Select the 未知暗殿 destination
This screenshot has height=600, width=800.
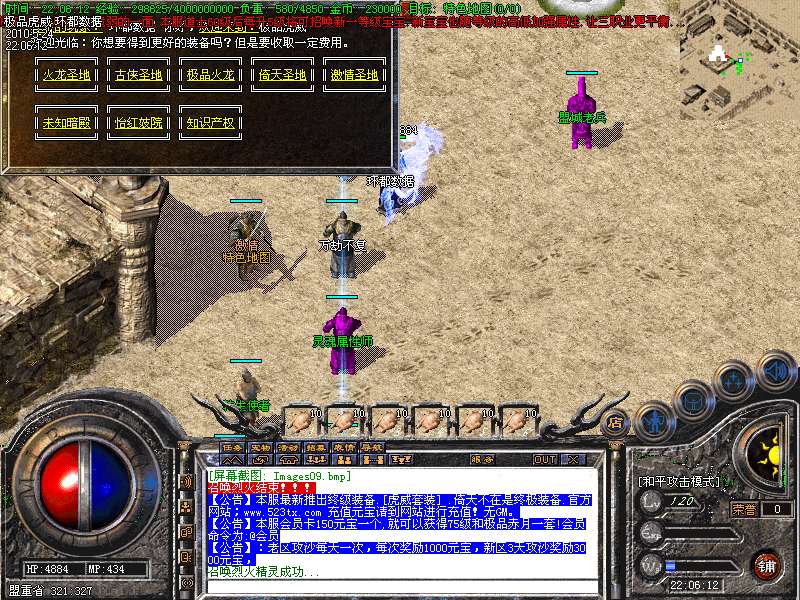66,123
